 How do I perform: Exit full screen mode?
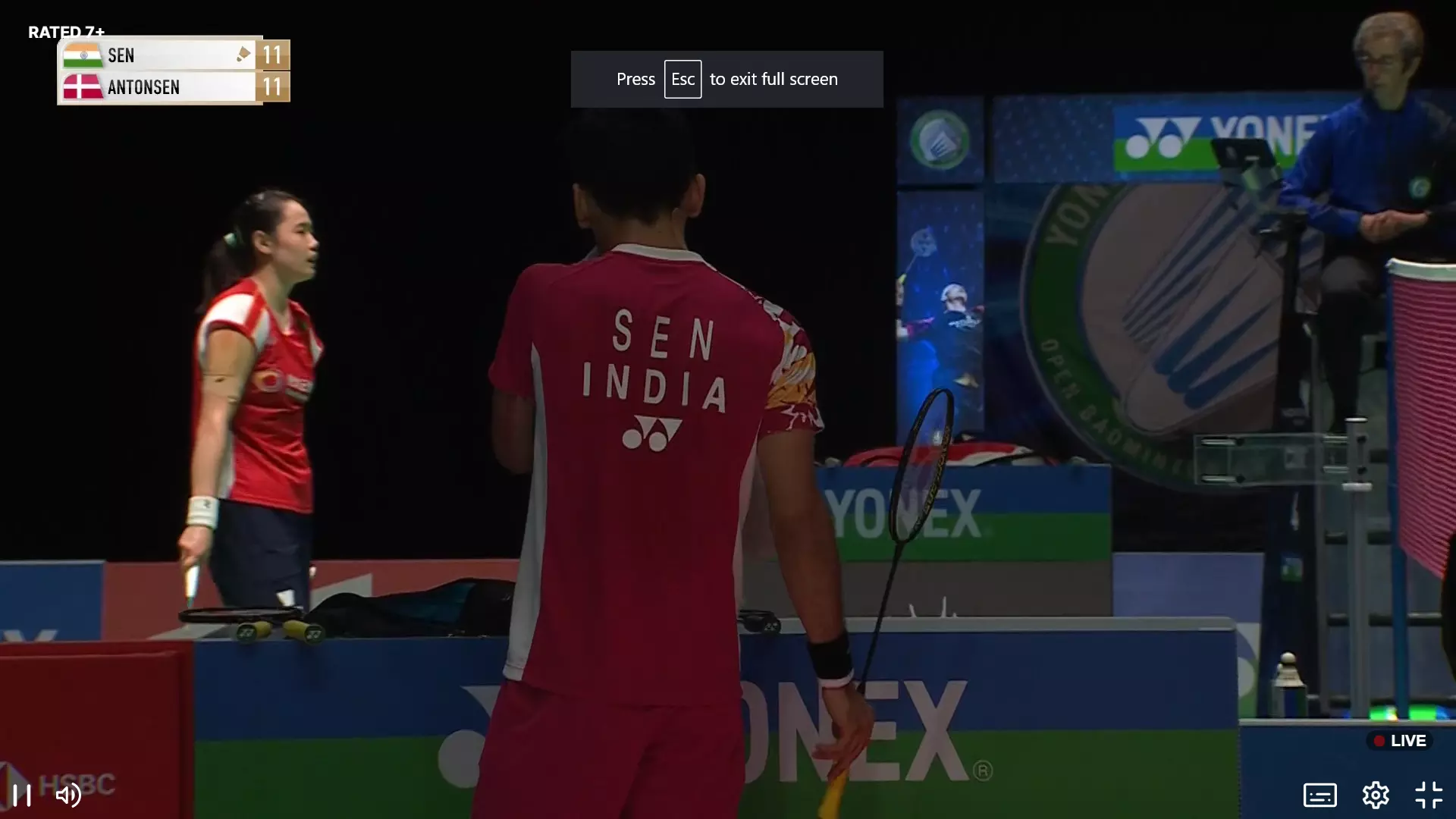(x=1429, y=795)
